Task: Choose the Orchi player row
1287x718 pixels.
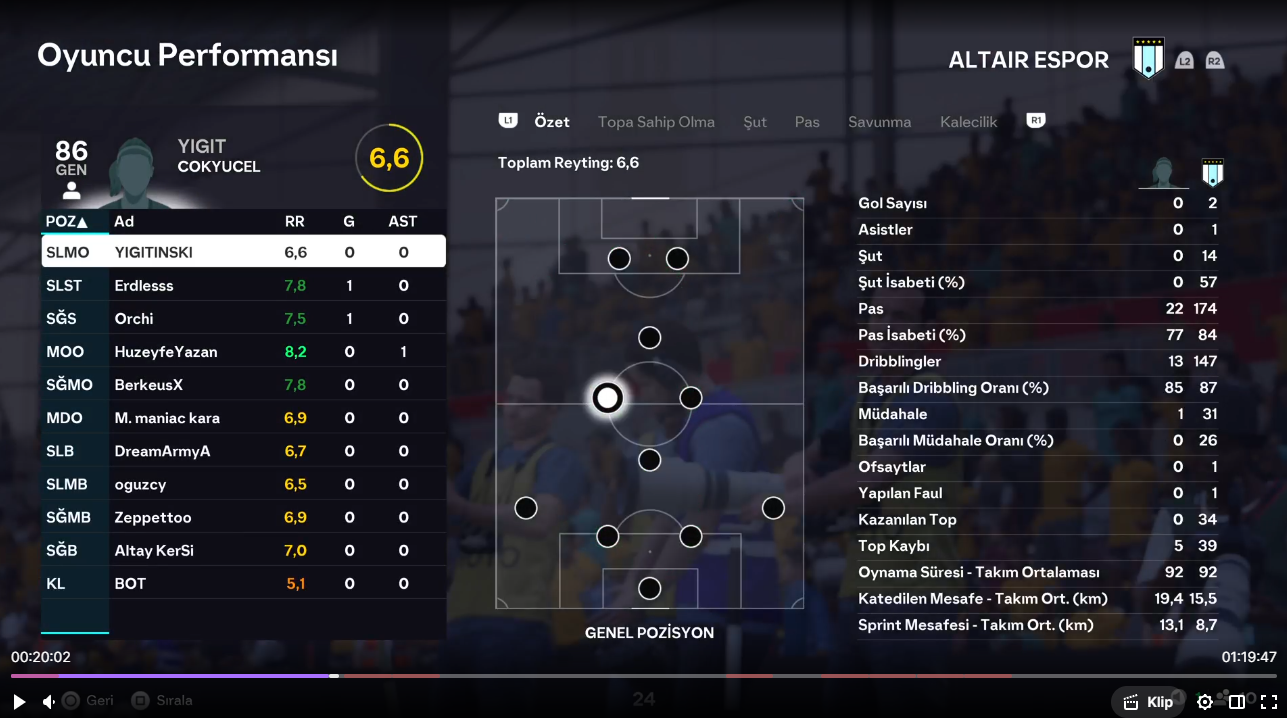Action: [x=243, y=318]
